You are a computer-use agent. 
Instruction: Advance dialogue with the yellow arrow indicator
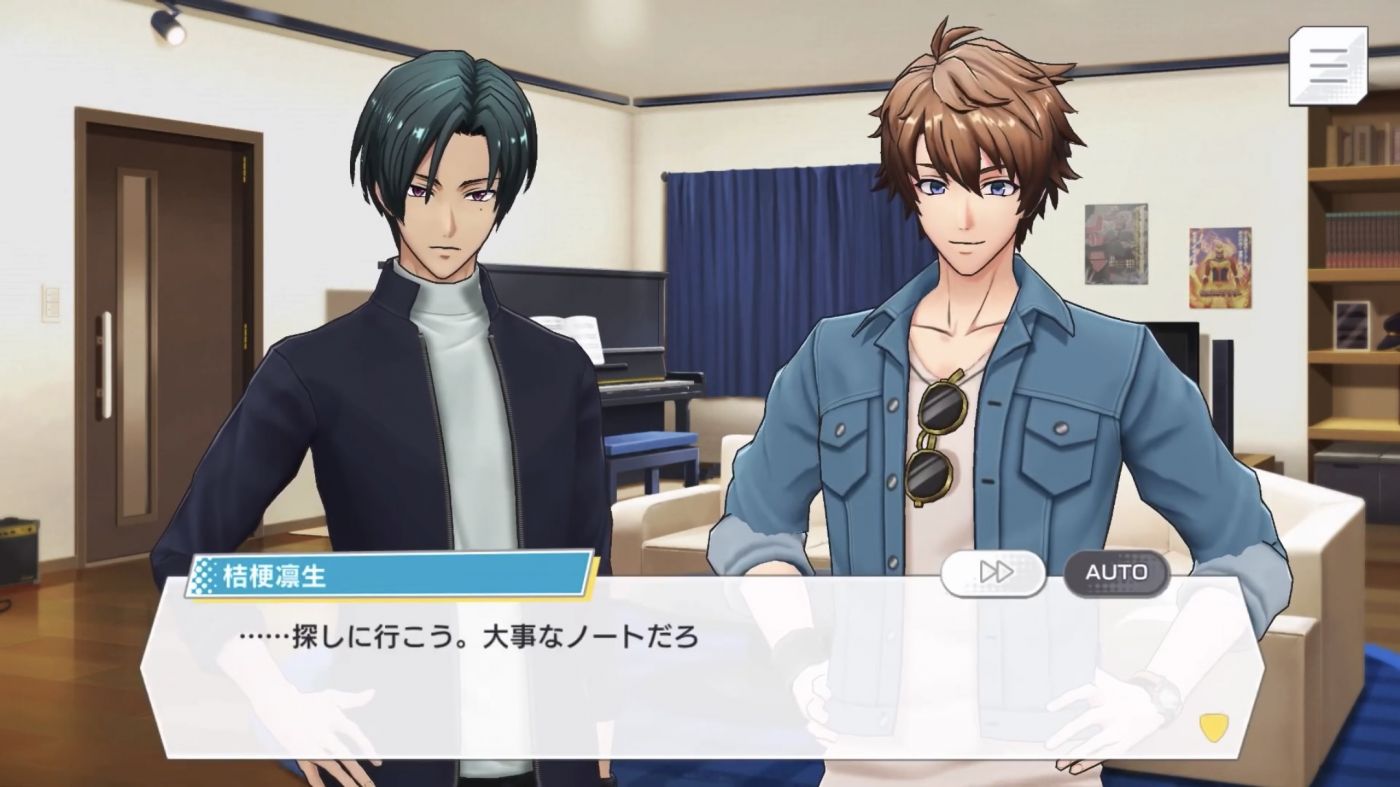tap(1213, 727)
